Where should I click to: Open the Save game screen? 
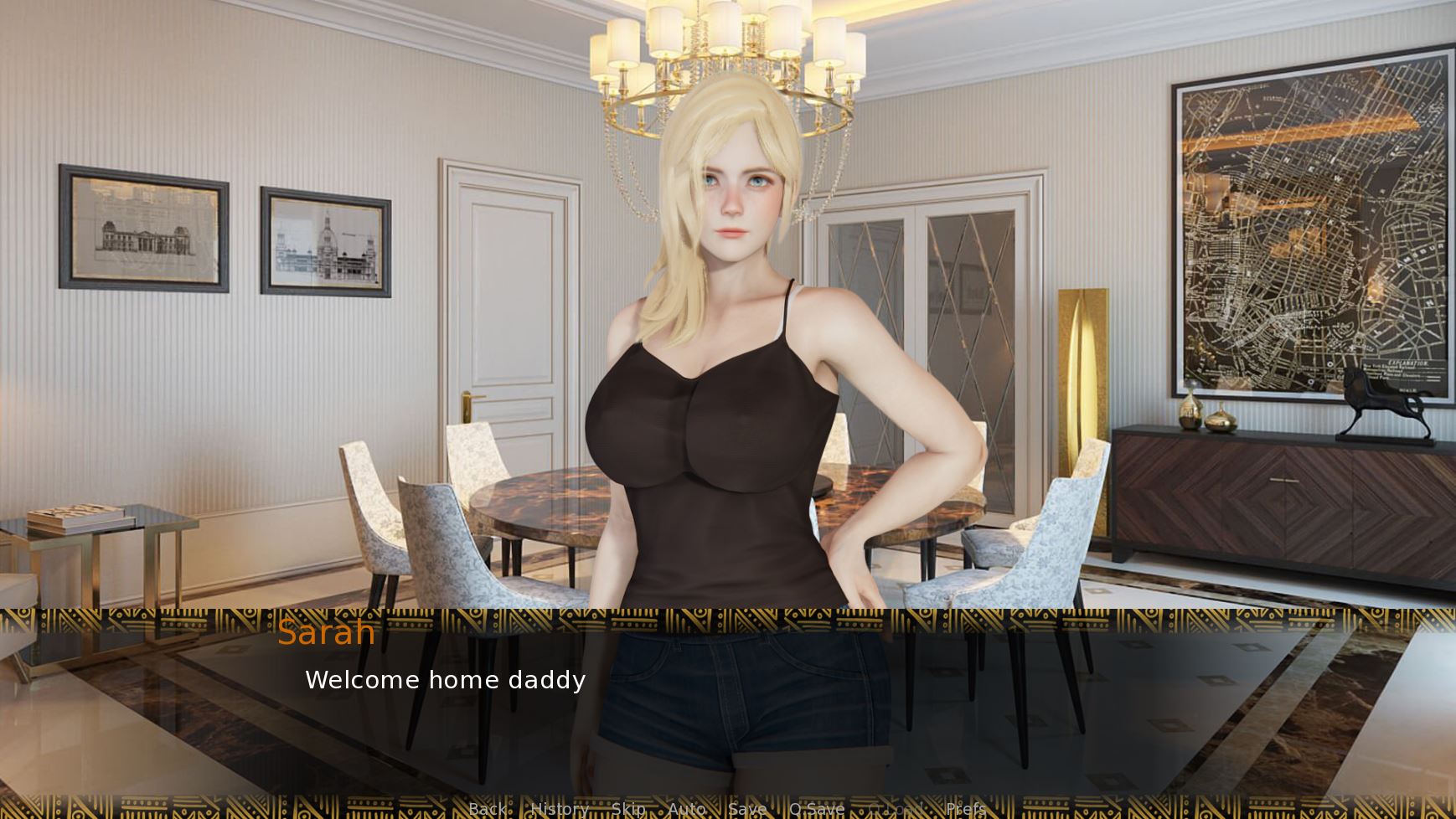click(x=746, y=809)
